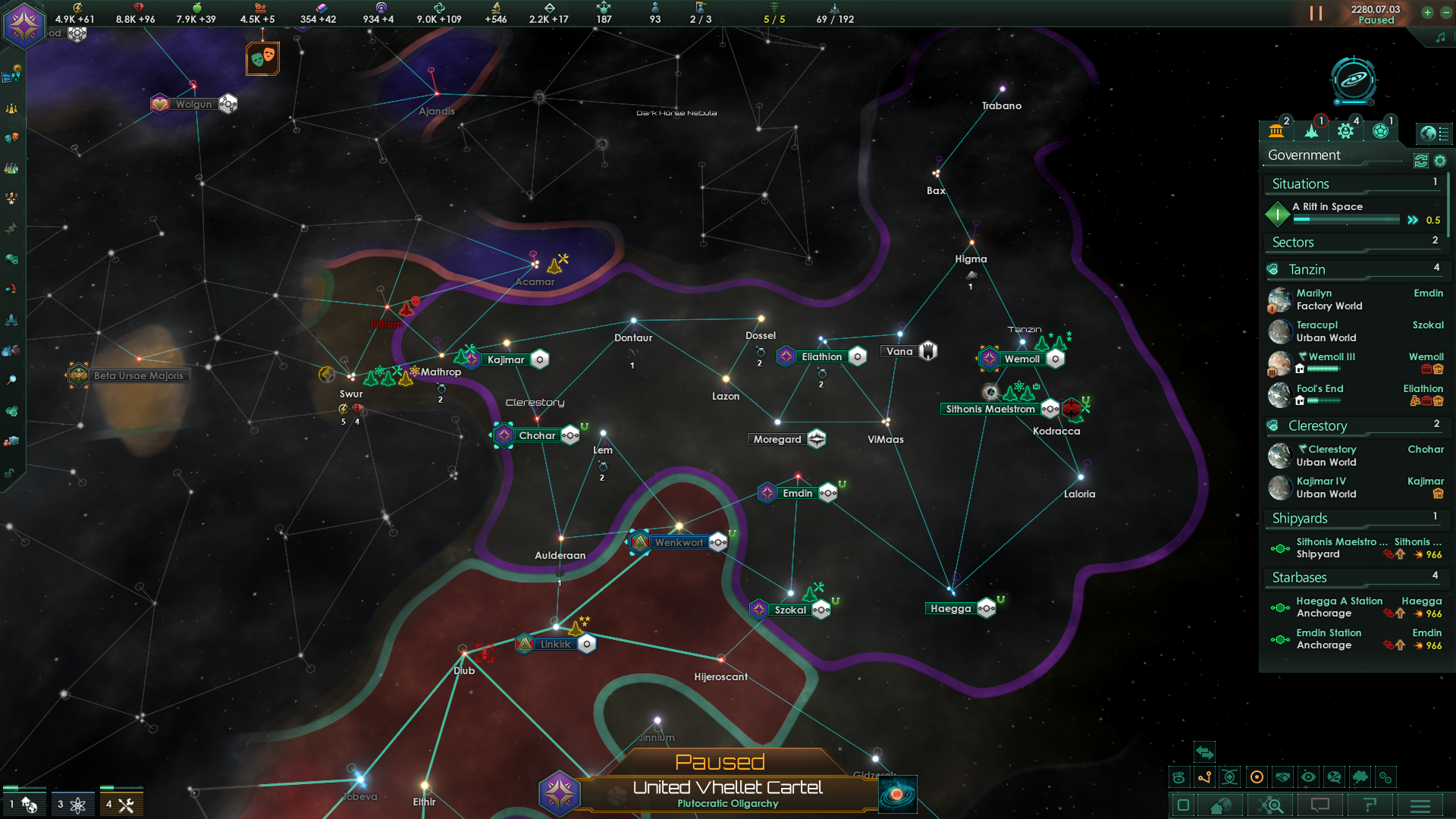
Task: Select the diplomacy handshake map mode
Action: (x=1282, y=777)
